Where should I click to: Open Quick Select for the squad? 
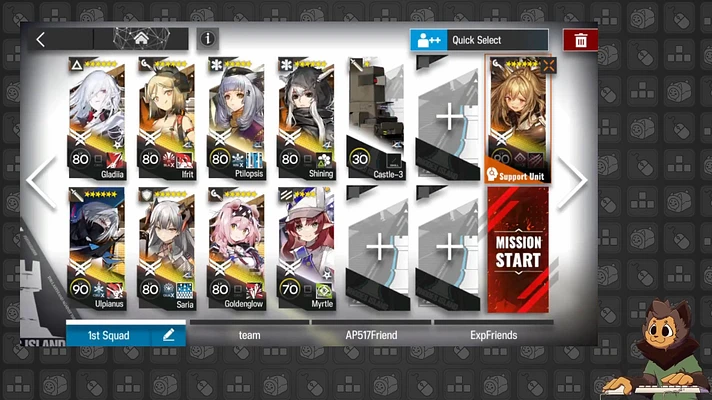[479, 40]
